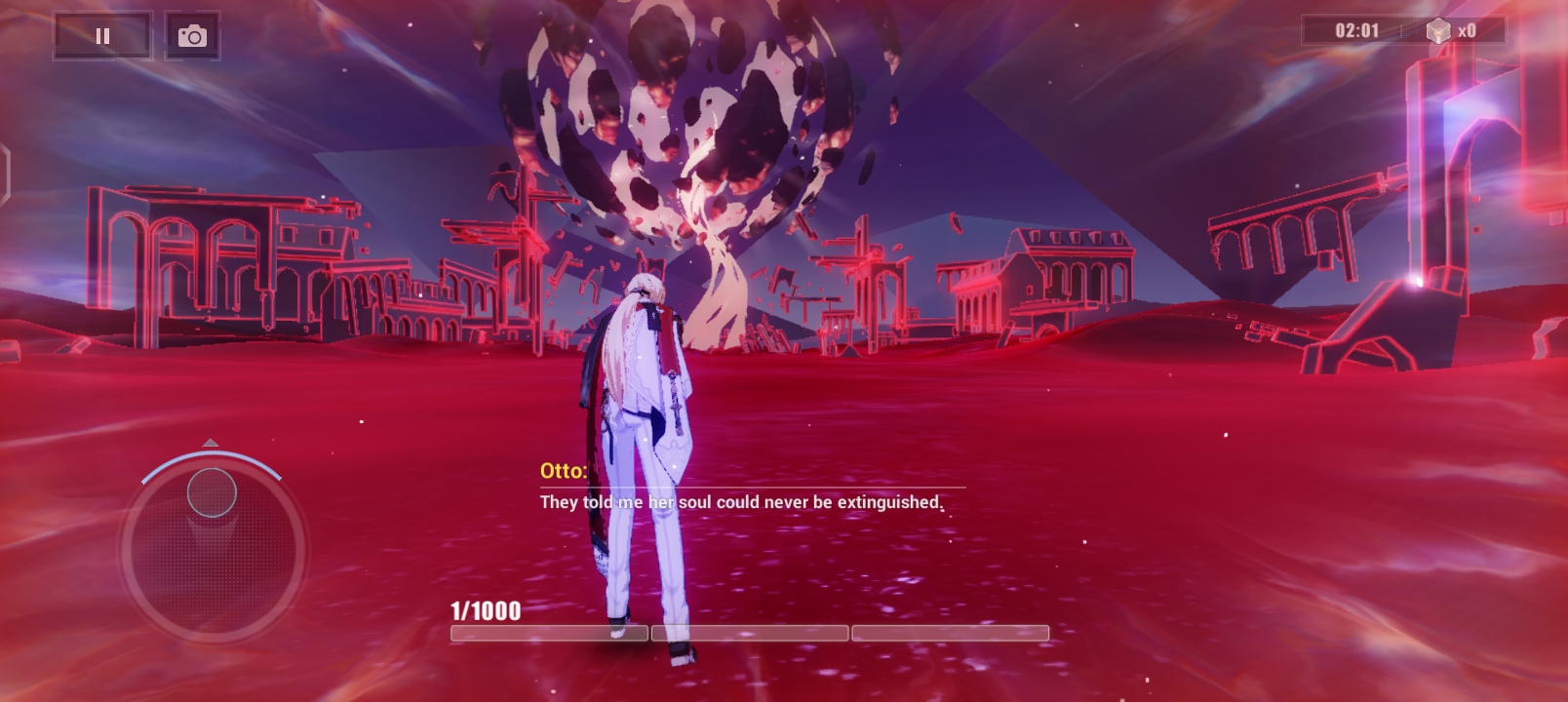1568x702 pixels.
Task: Tap the rightmost progress bar at the bottom
Action: 951,633
